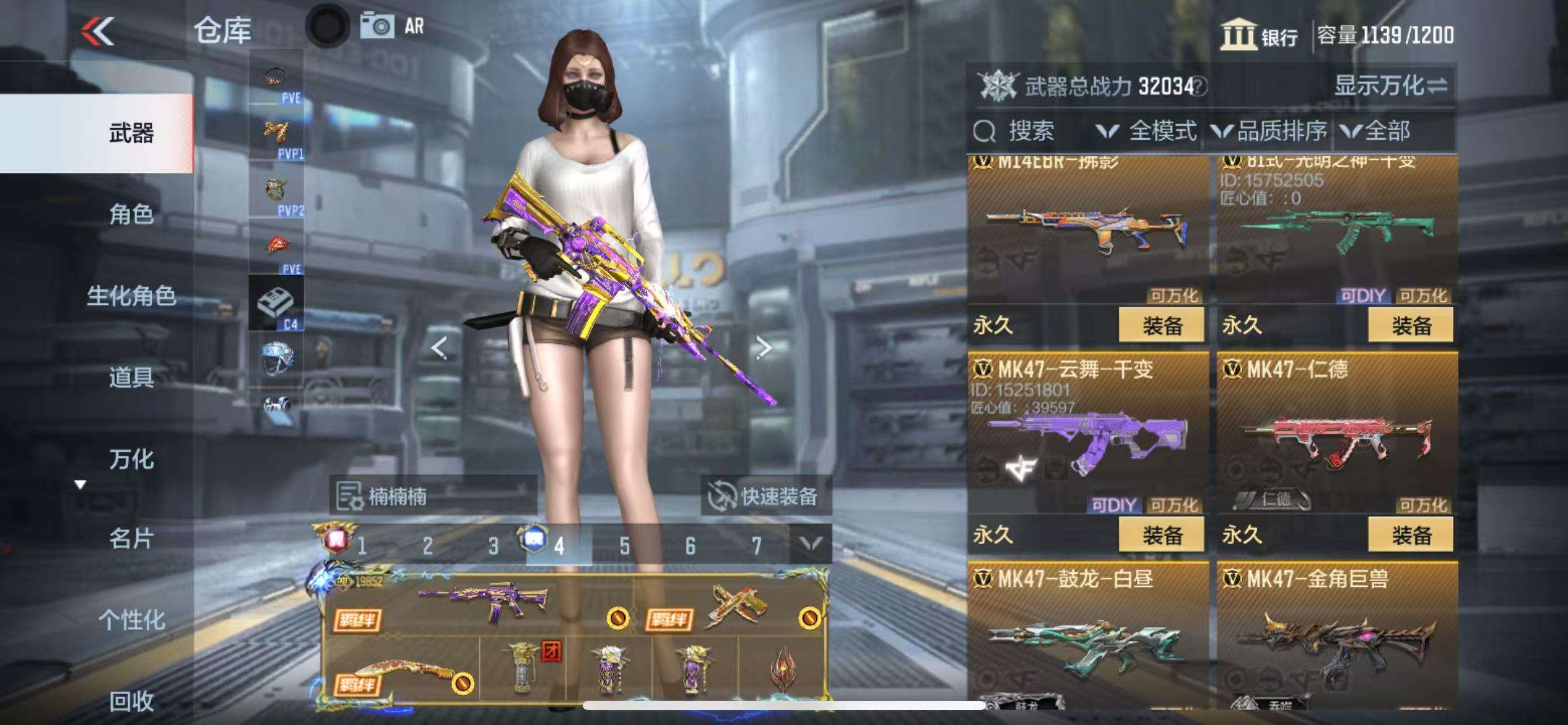Open the 回收 recycle section
The width and height of the screenshot is (1568, 725).
click(x=131, y=701)
